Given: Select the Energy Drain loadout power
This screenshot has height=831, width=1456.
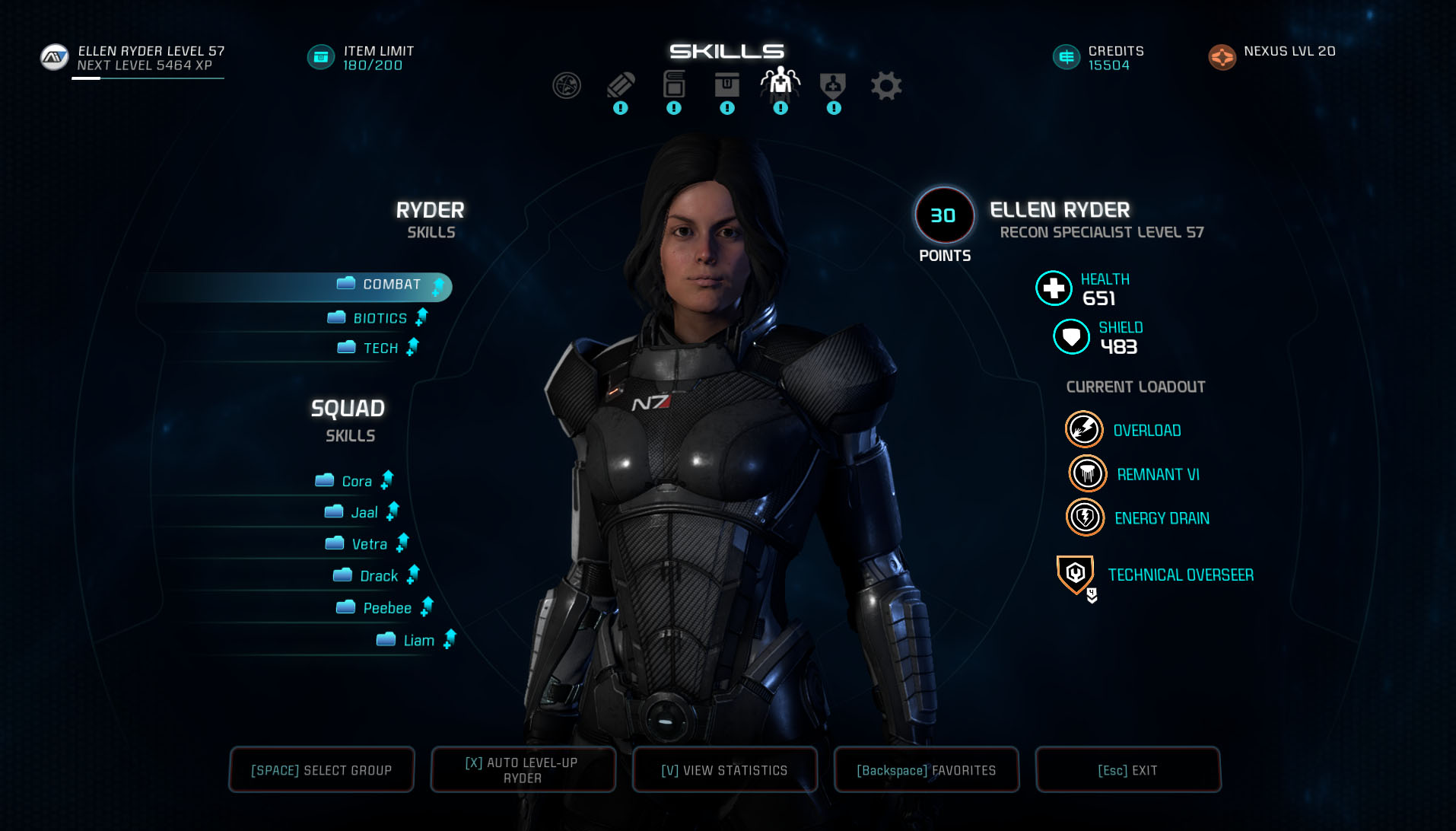Looking at the screenshot, I should pyautogui.click(x=1161, y=519).
